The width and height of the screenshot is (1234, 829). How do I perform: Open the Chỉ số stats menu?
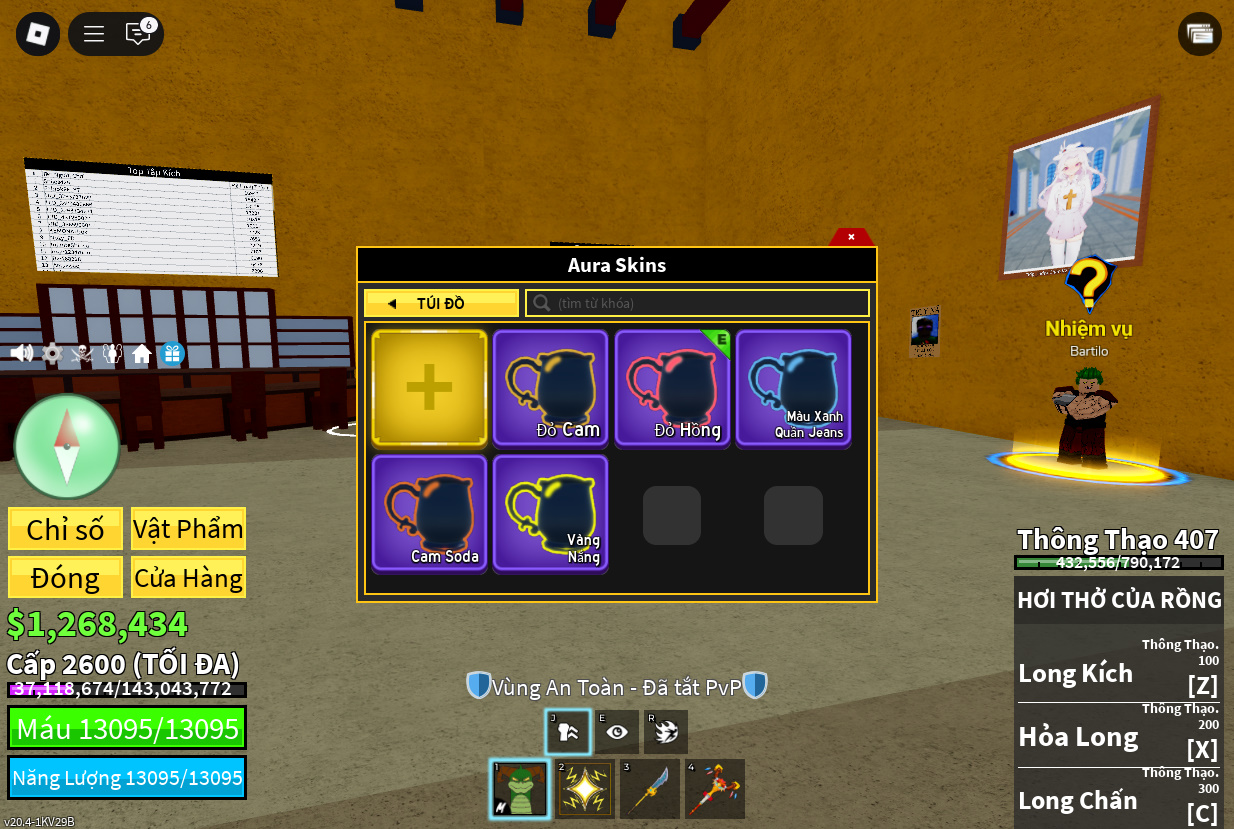65,529
